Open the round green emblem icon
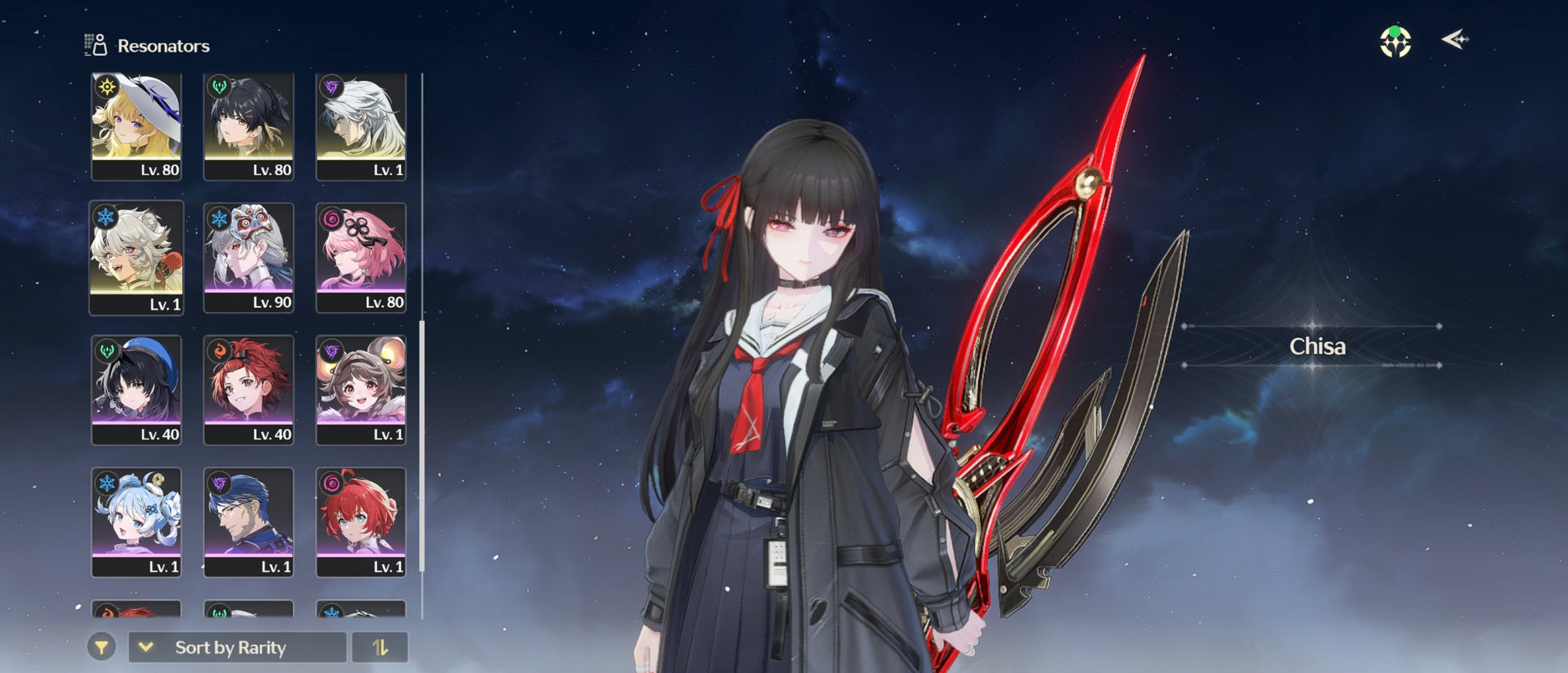The image size is (1568, 673). (x=1396, y=42)
